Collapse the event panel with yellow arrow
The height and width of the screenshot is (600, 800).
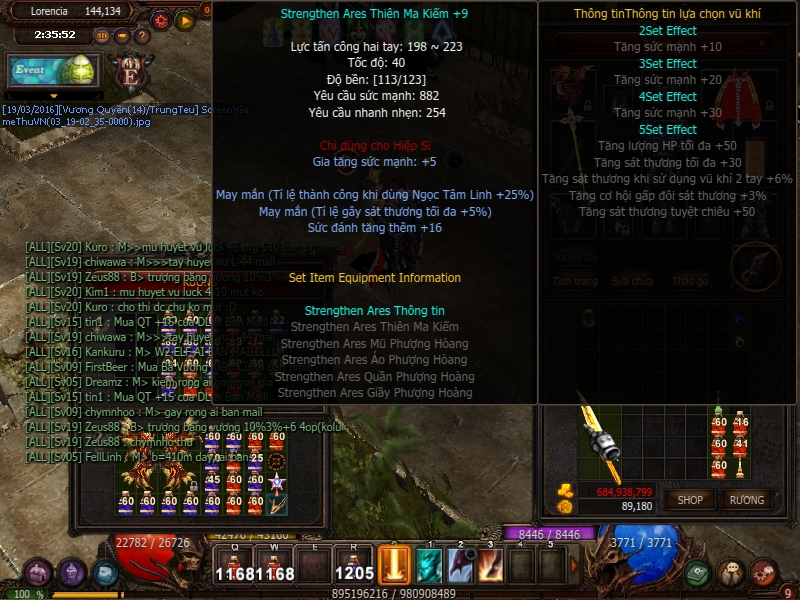pyautogui.click(x=54, y=96)
